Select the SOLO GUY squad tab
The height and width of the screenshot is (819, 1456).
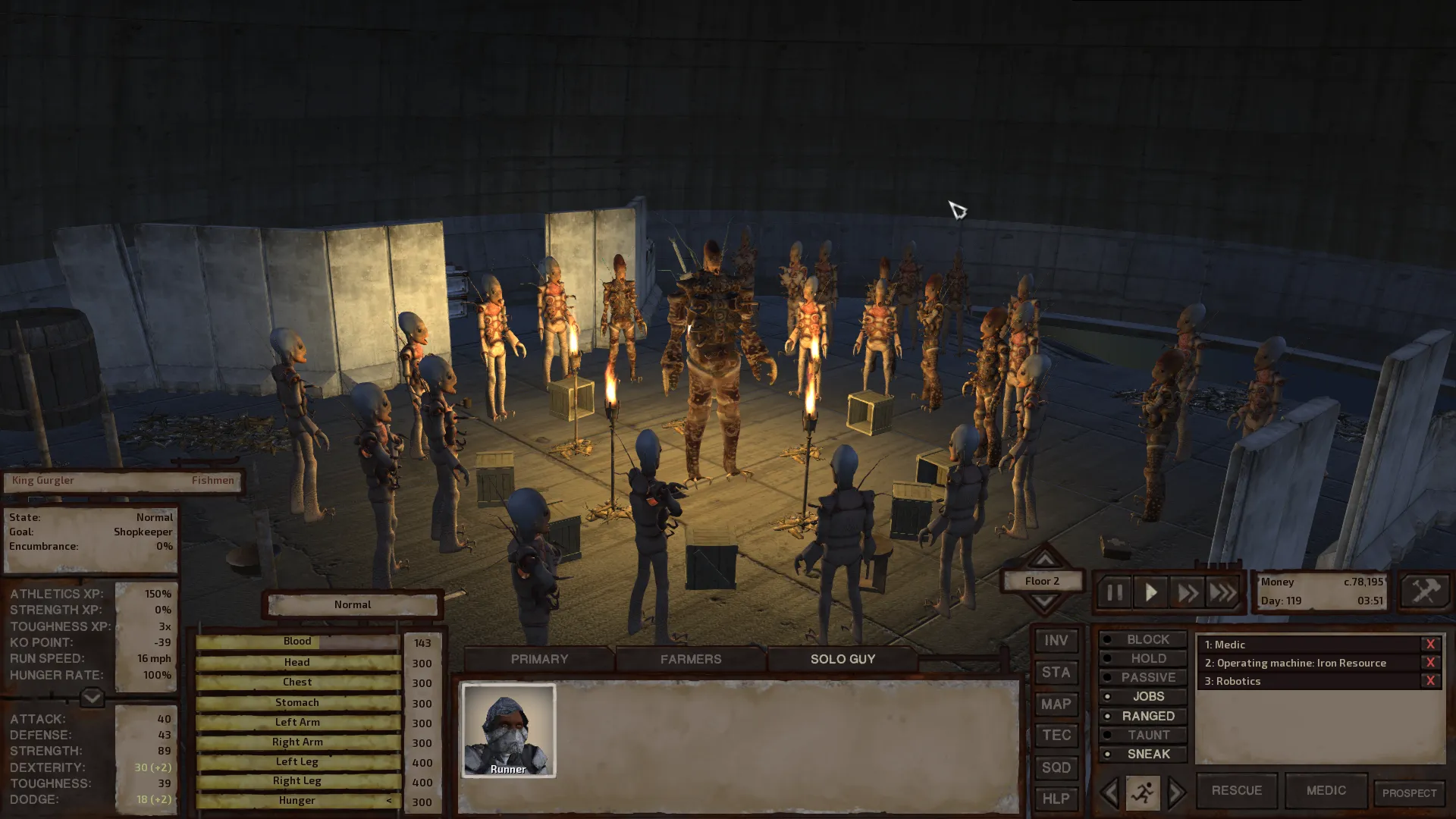843,659
